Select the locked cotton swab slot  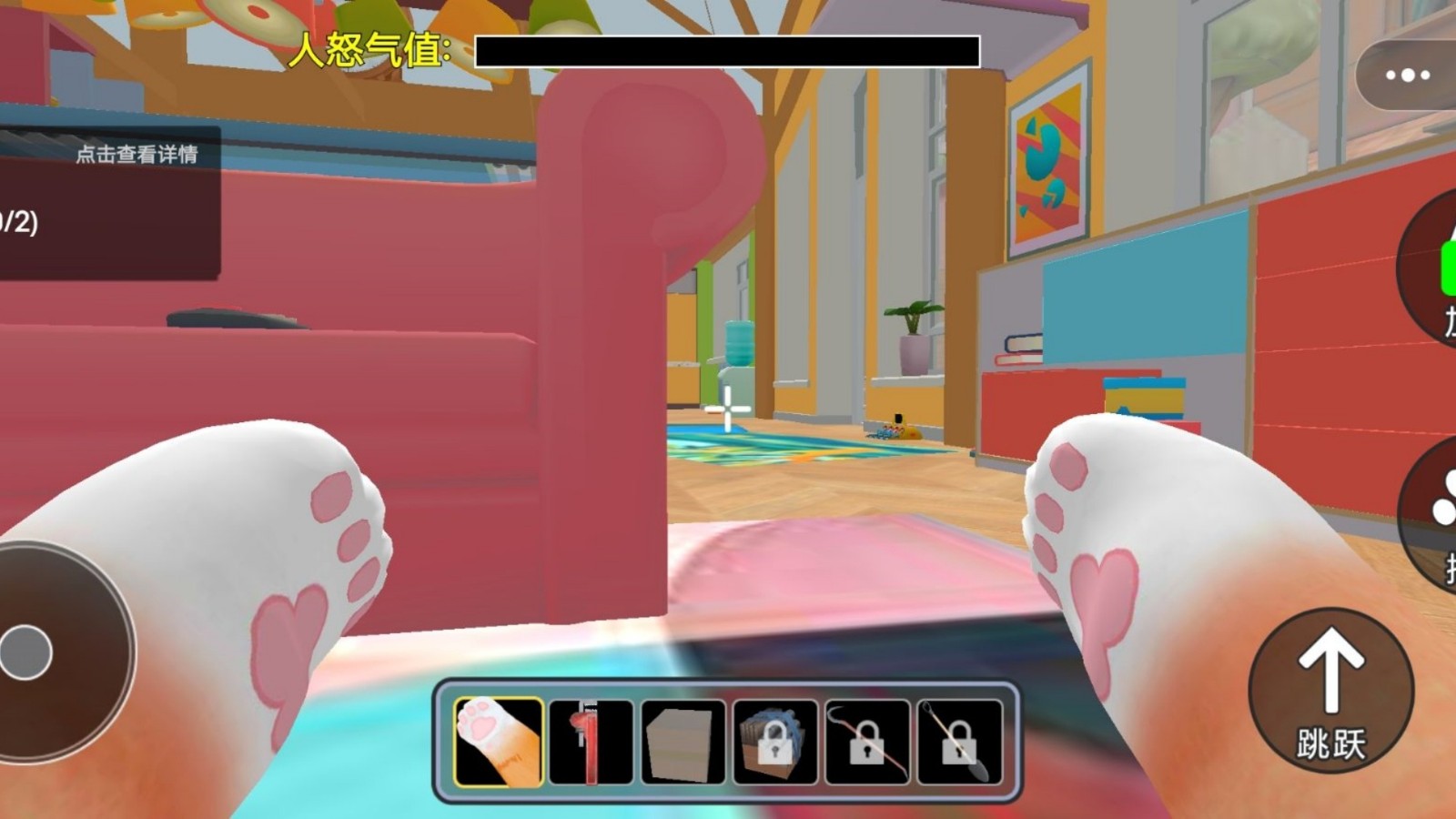959,741
